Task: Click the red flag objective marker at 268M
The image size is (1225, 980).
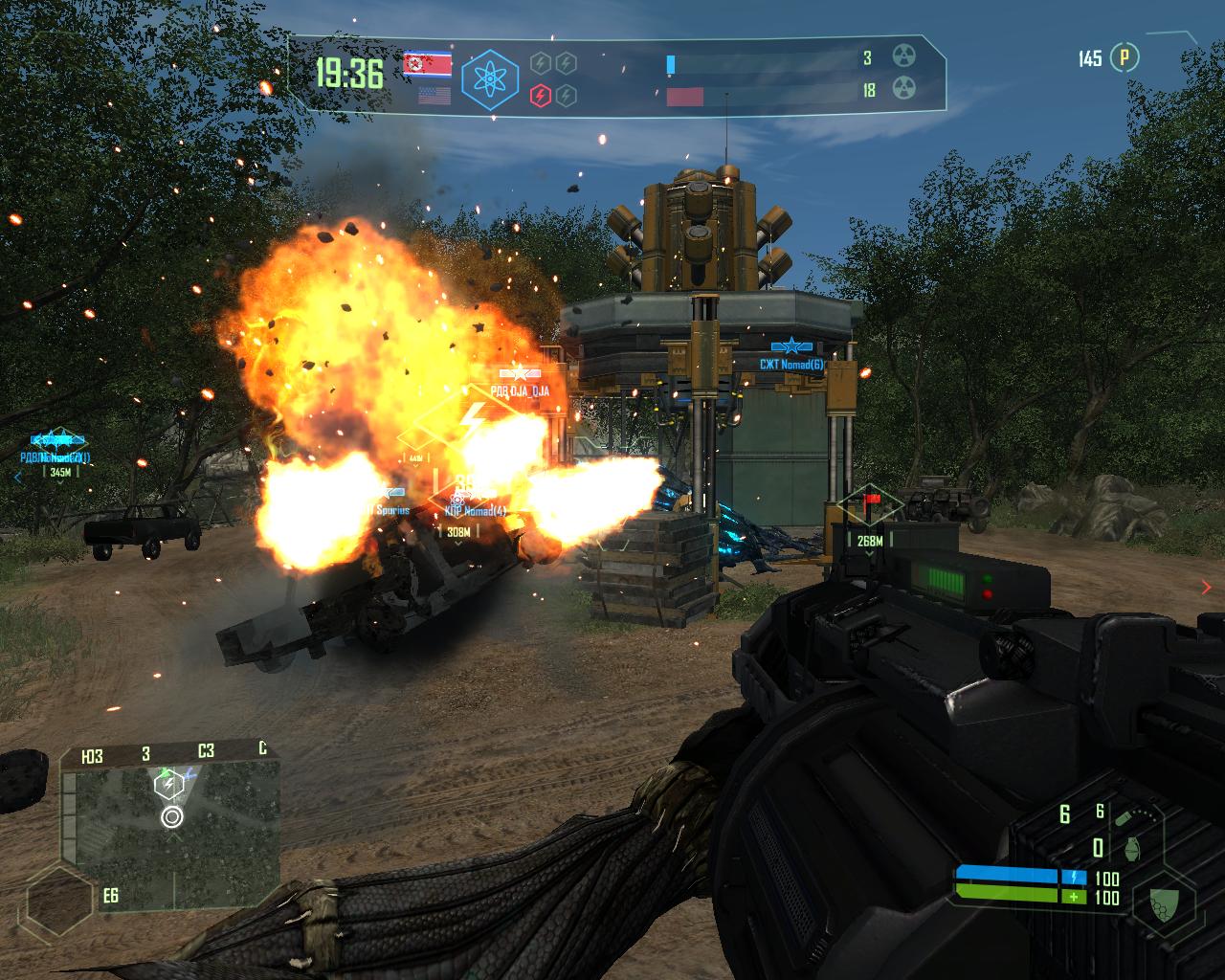Action: click(871, 501)
